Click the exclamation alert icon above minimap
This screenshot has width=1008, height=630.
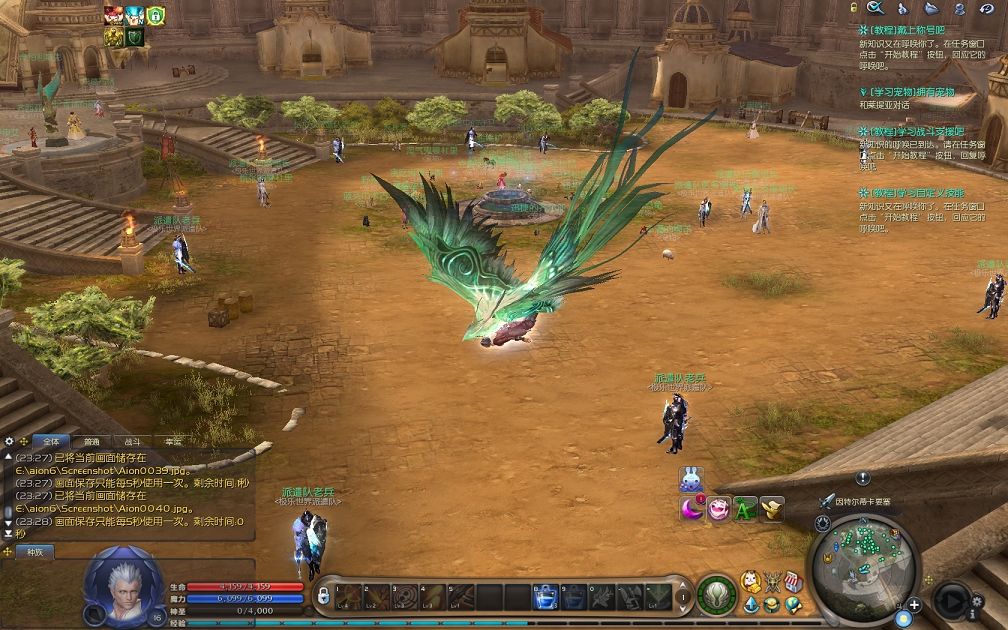(862, 478)
